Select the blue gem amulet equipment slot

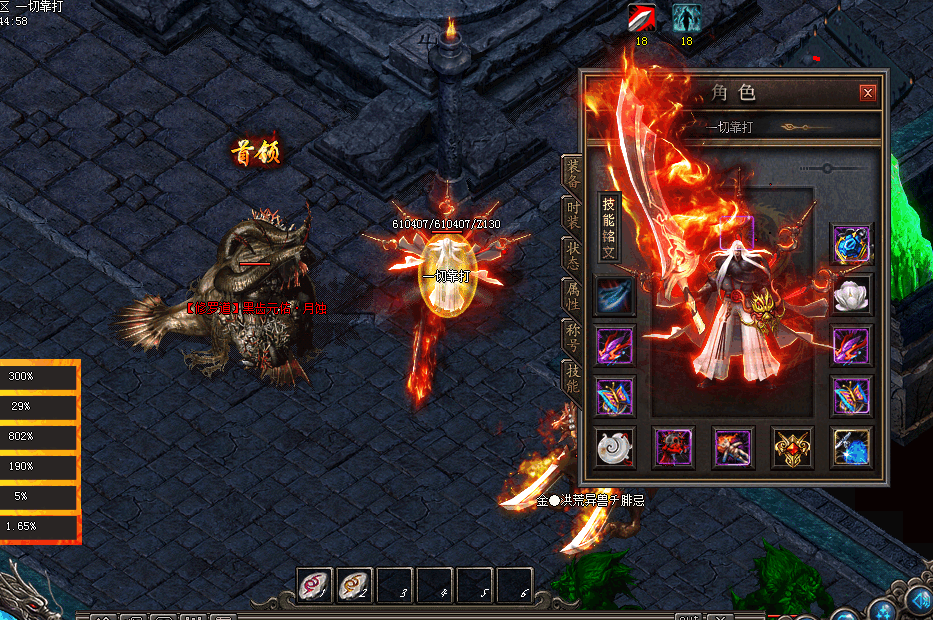(852, 244)
